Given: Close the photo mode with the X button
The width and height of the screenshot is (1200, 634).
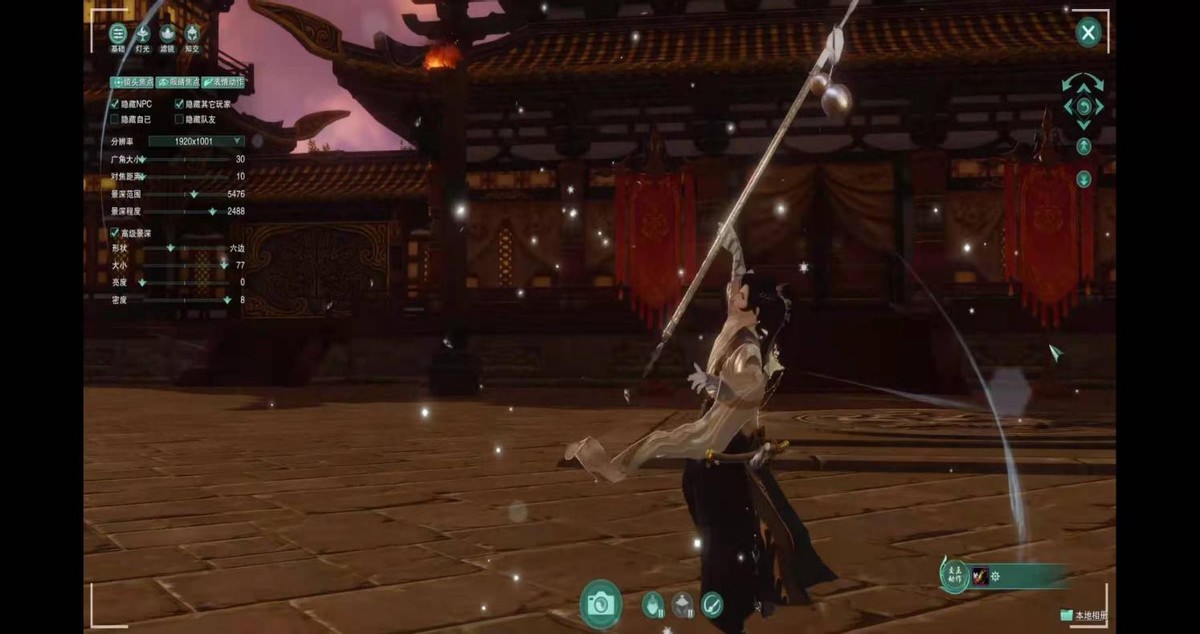Looking at the screenshot, I should [x=1088, y=33].
